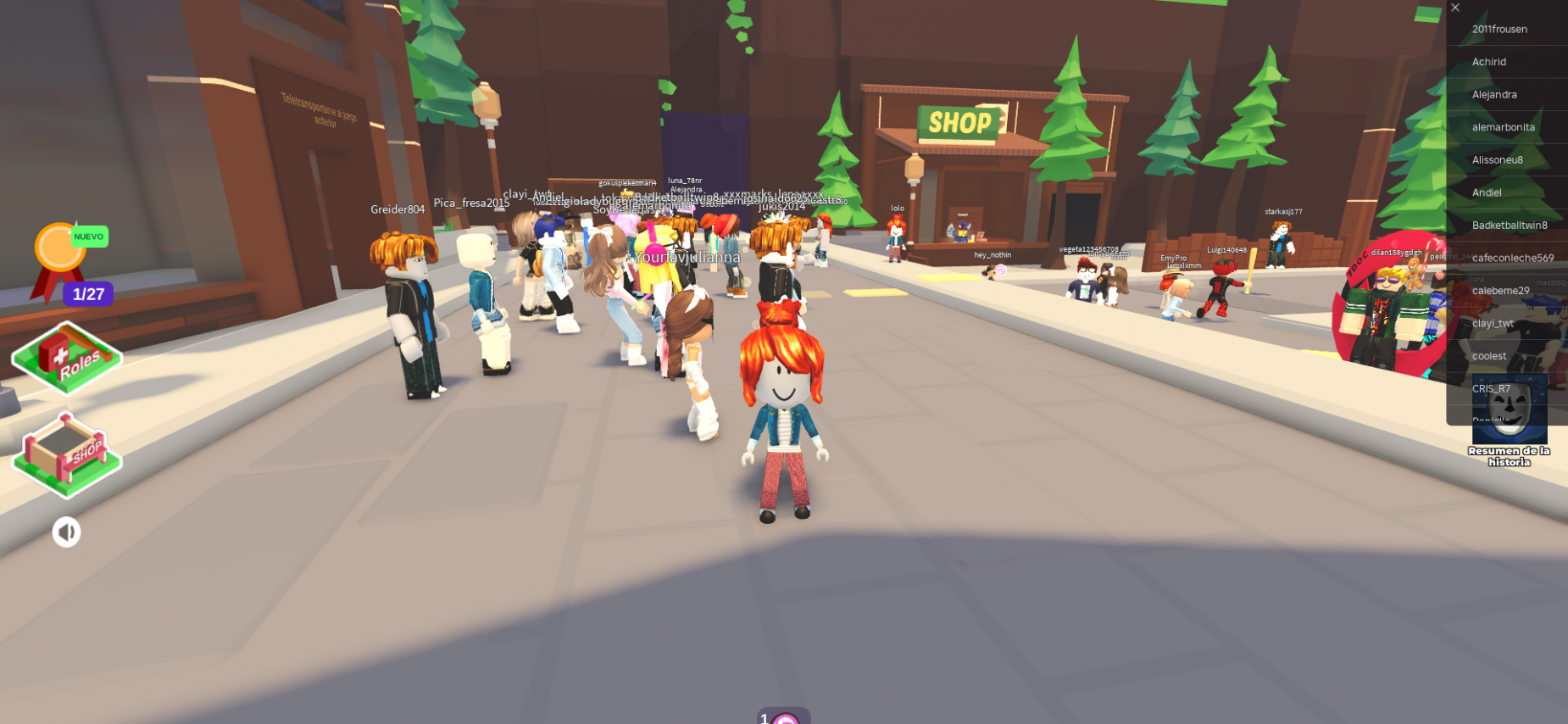Screen dimensions: 1568x724
Task: Choose alemarbonita from the player list
Action: coord(1503,127)
